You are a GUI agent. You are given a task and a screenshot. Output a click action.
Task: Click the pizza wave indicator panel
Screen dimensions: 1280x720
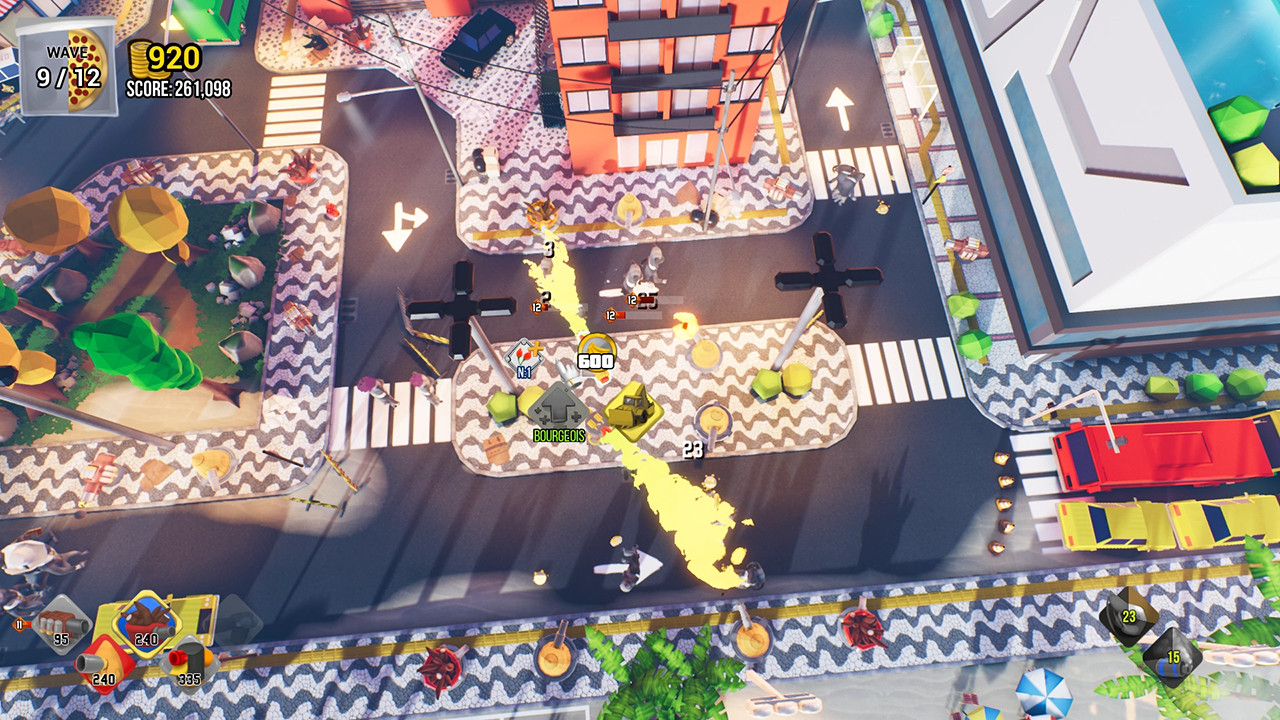coord(66,66)
